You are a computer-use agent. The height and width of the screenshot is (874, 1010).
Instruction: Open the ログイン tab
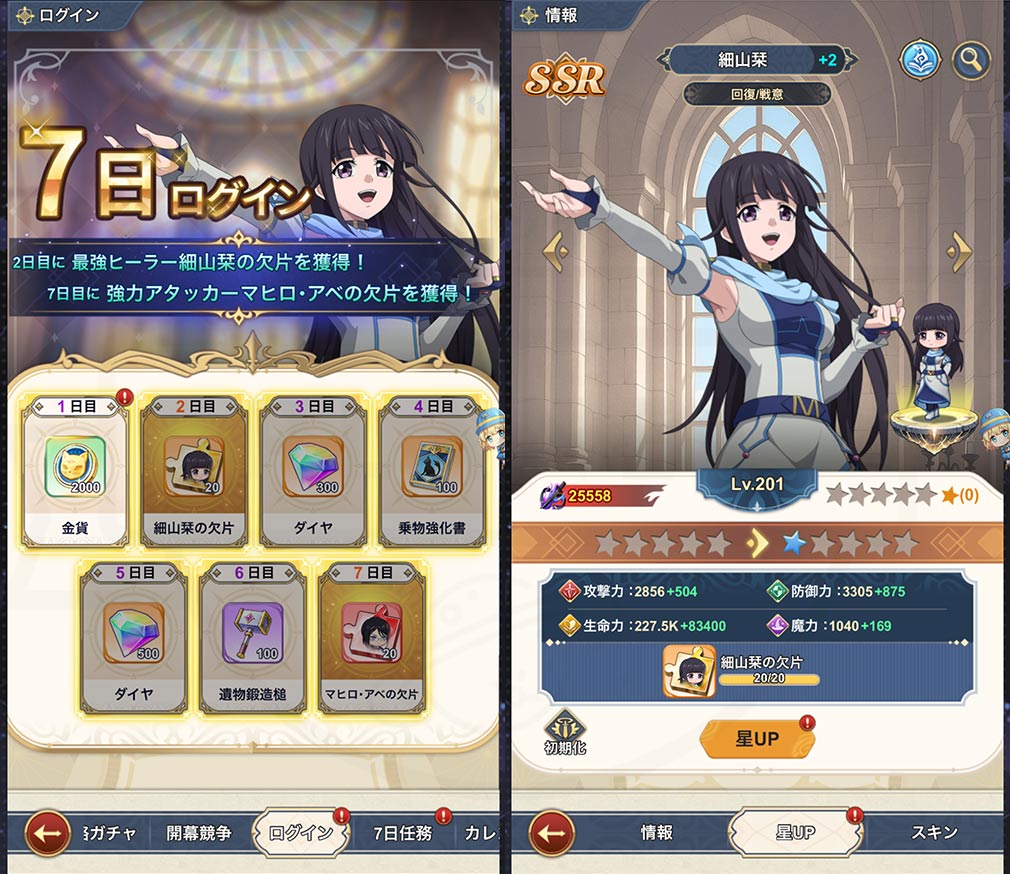click(300, 832)
